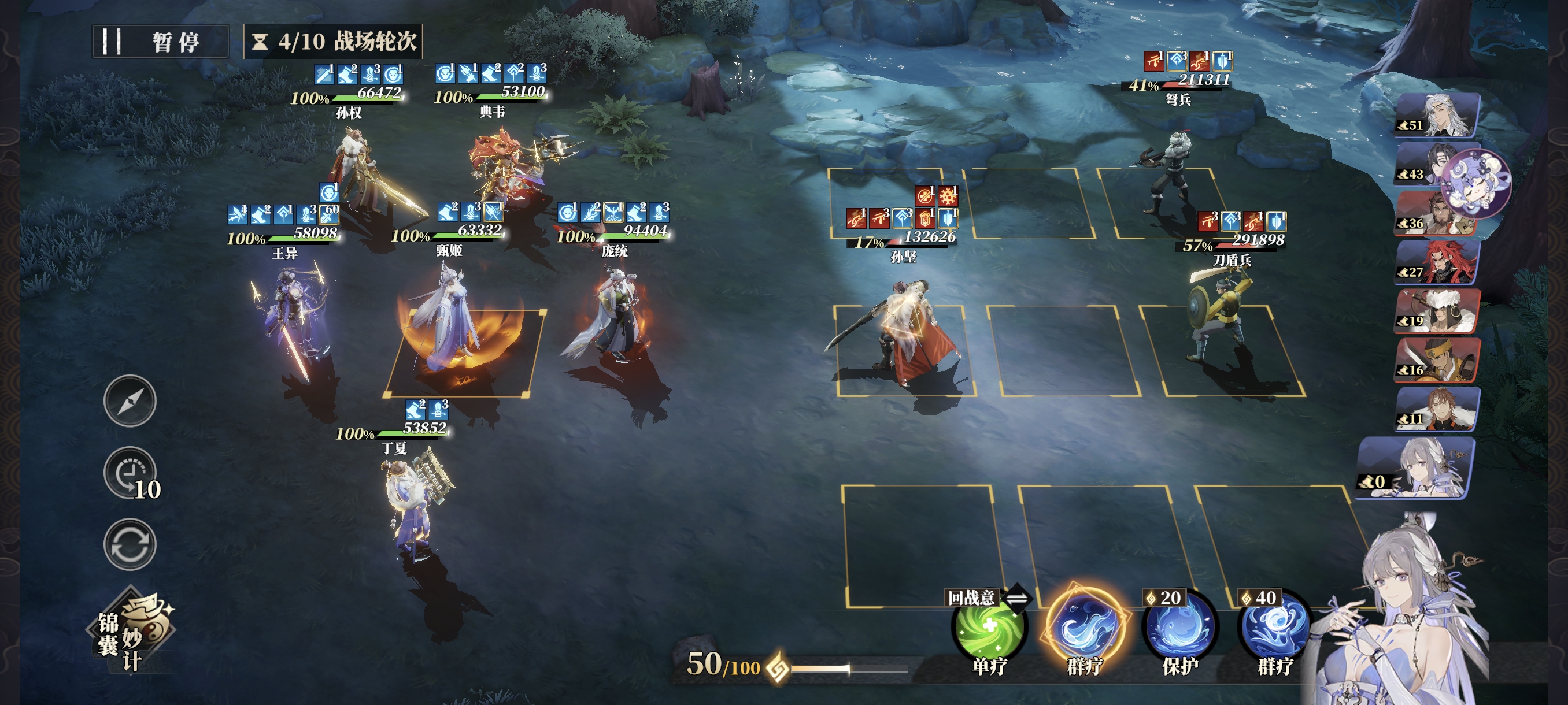This screenshot has height=705, width=1568.
Task: Click the clock icon showing 10
Action: (x=130, y=474)
